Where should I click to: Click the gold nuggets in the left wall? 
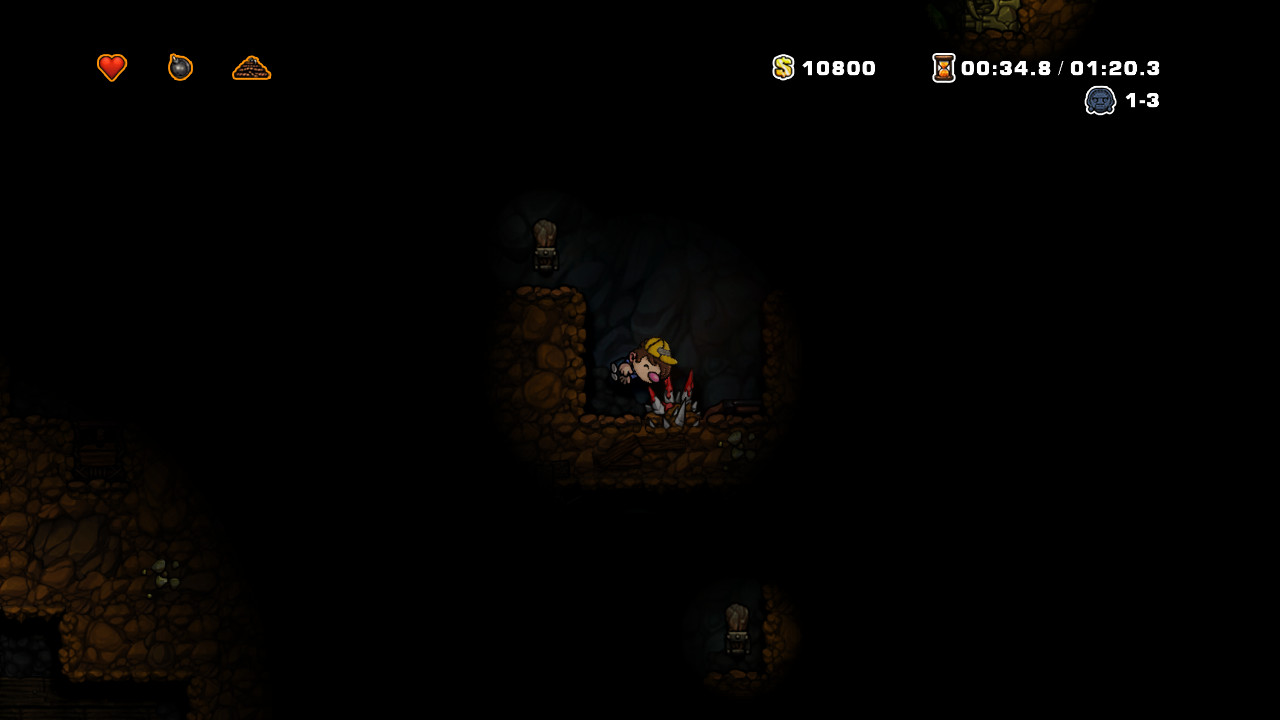click(x=165, y=573)
